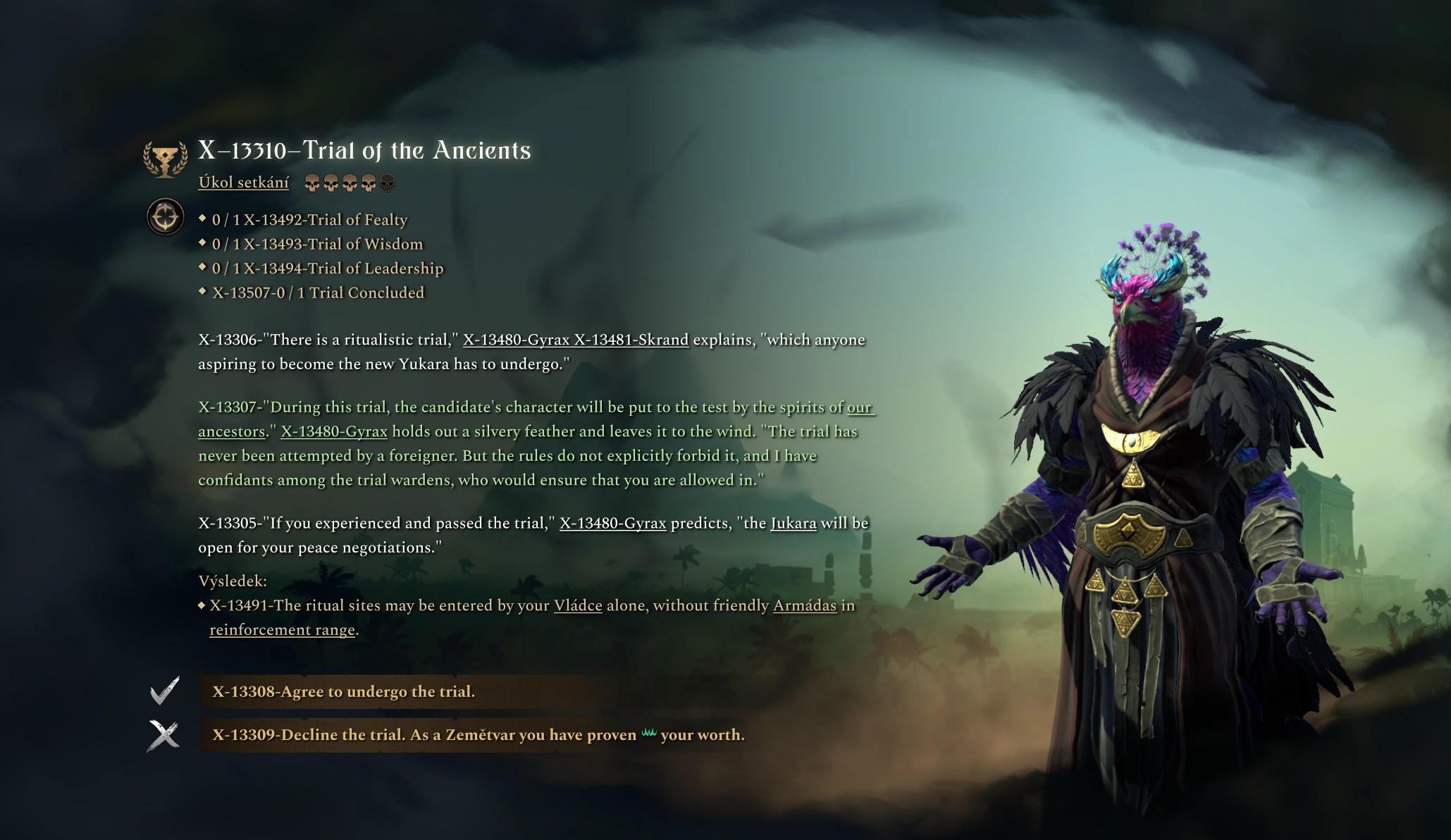Open the reinforcement range link
The image size is (1451, 840).
[282, 630]
